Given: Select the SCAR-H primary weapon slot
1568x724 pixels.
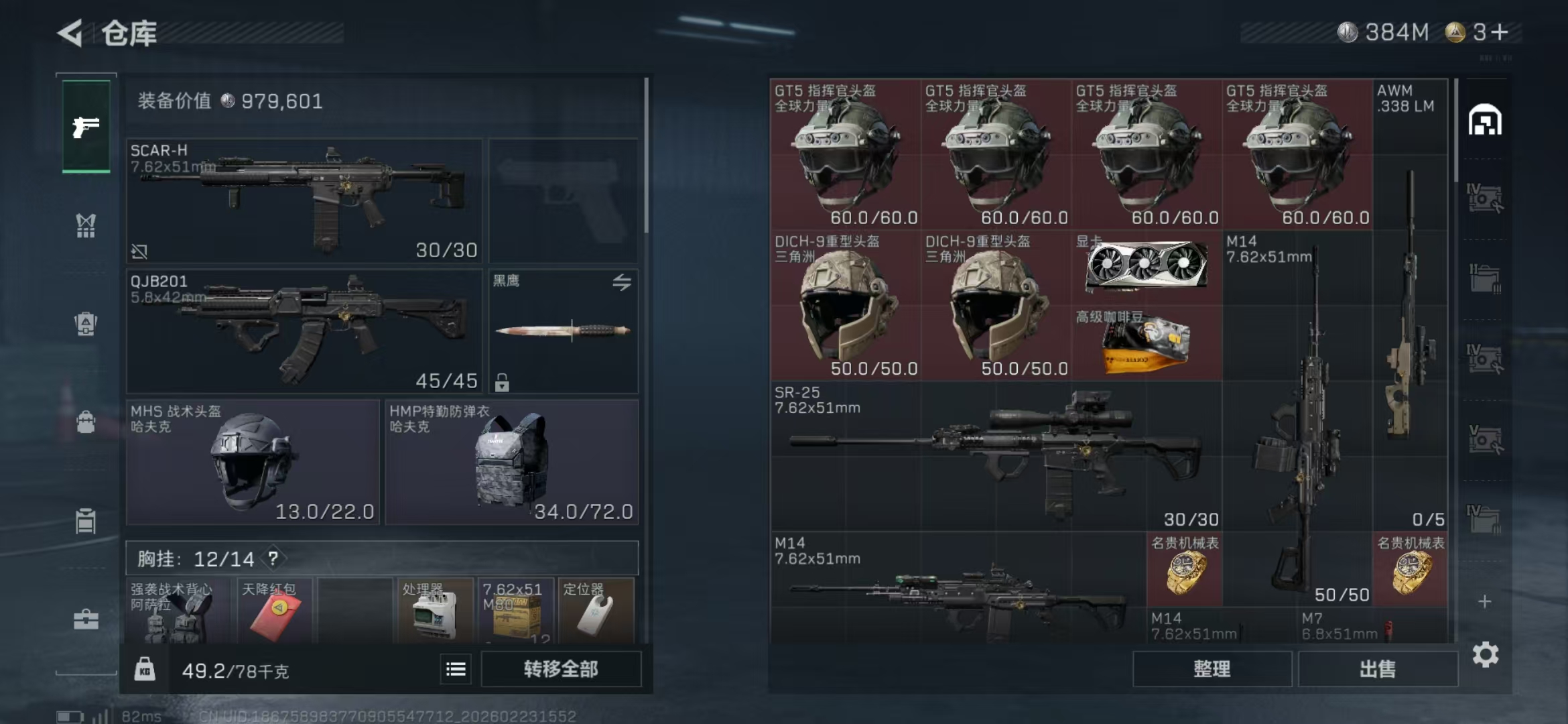Looking at the screenshot, I should tap(304, 200).
